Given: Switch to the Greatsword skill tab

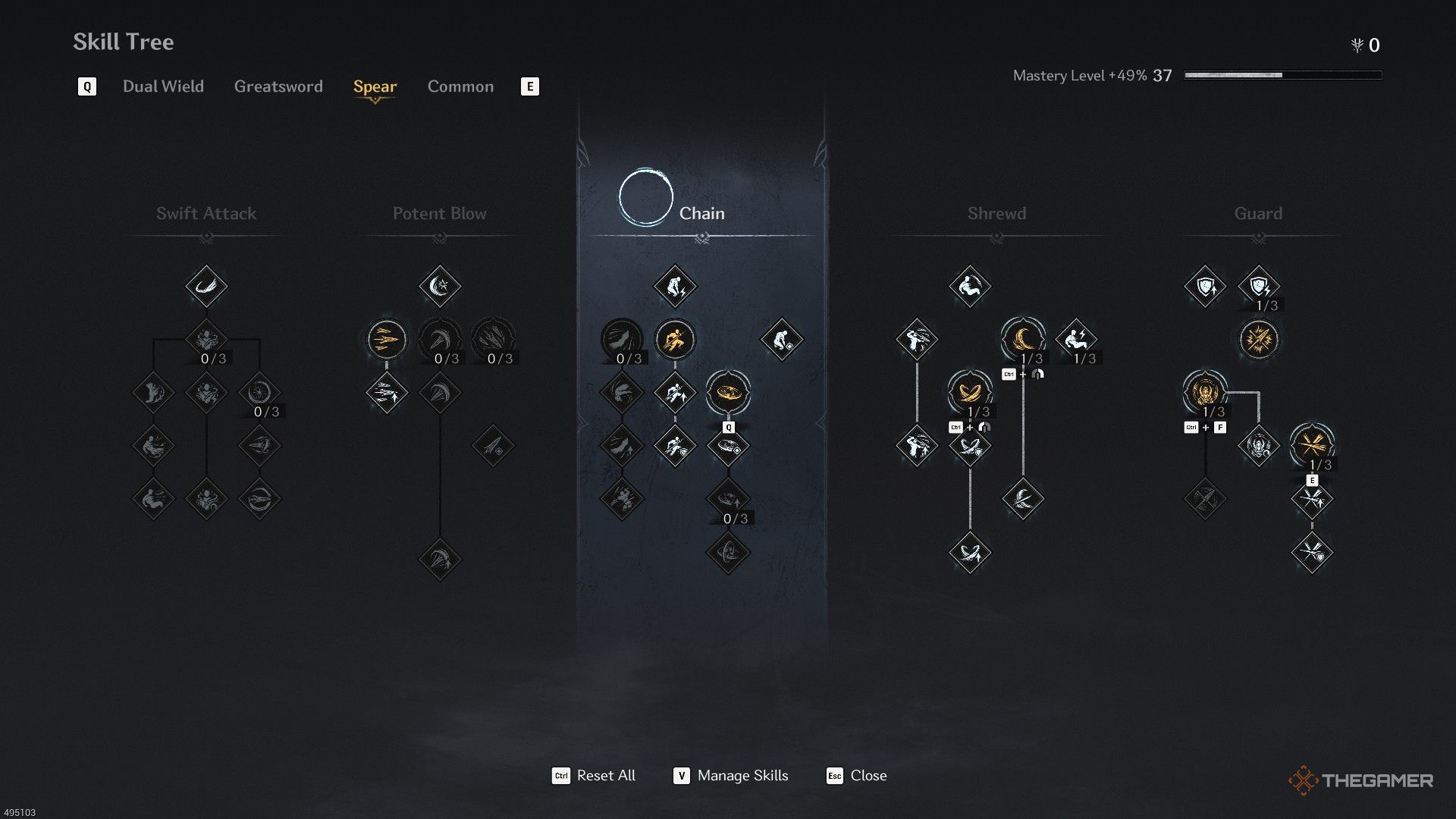Looking at the screenshot, I should (x=278, y=86).
